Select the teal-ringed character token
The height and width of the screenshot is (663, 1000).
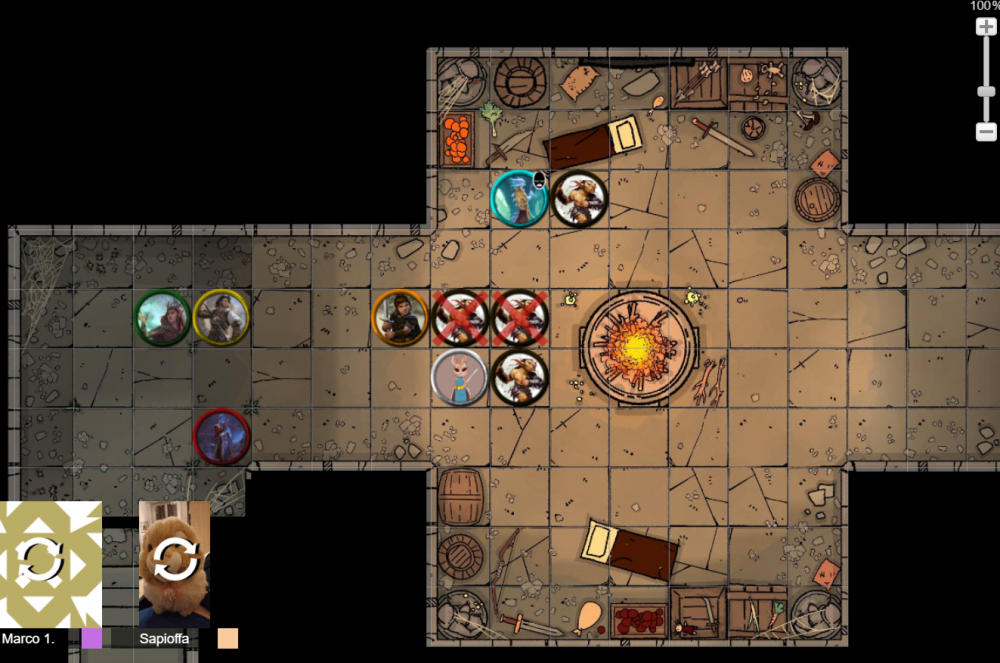coord(519,198)
